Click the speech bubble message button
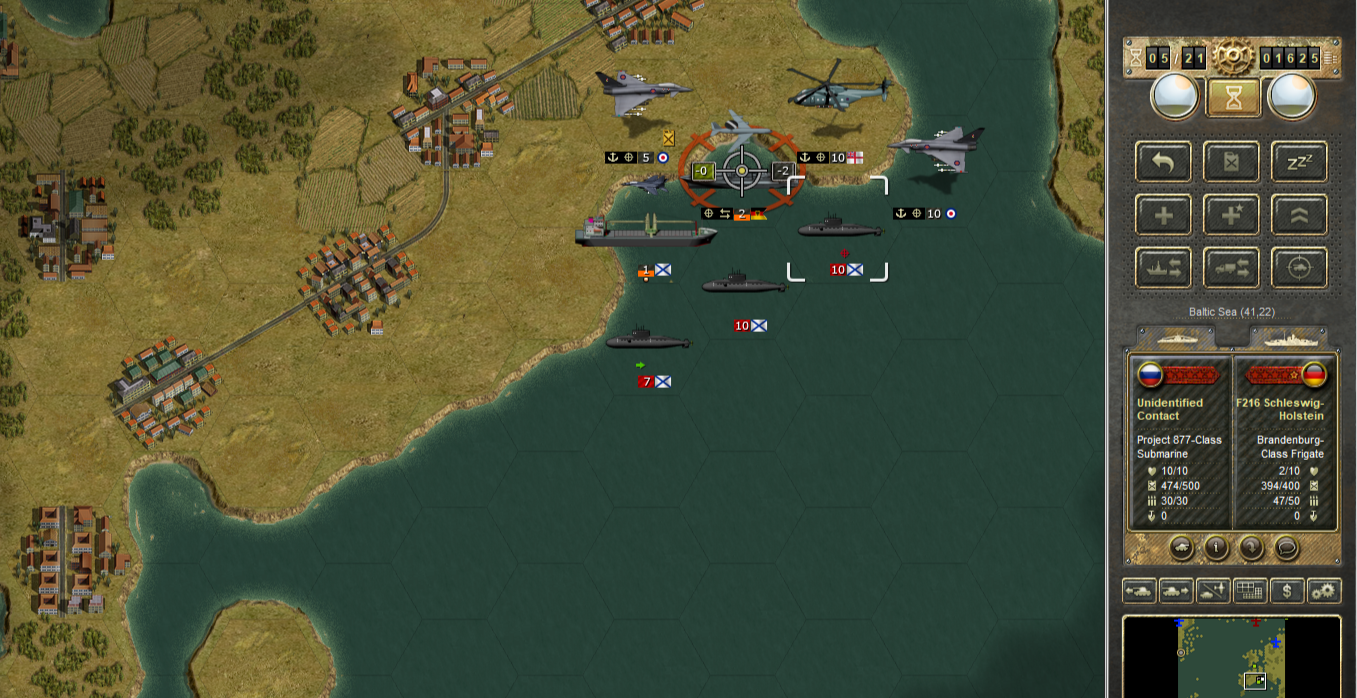The image size is (1357, 698). pos(1286,547)
